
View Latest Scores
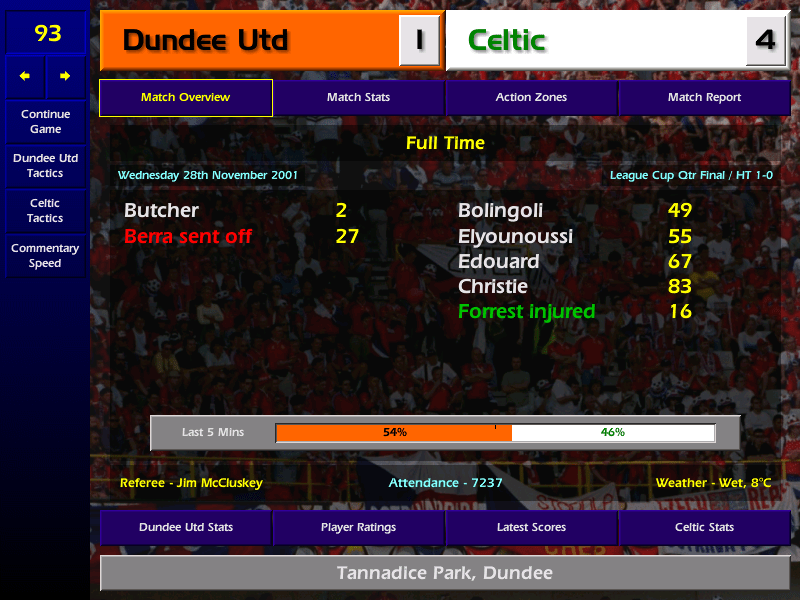click(x=531, y=527)
